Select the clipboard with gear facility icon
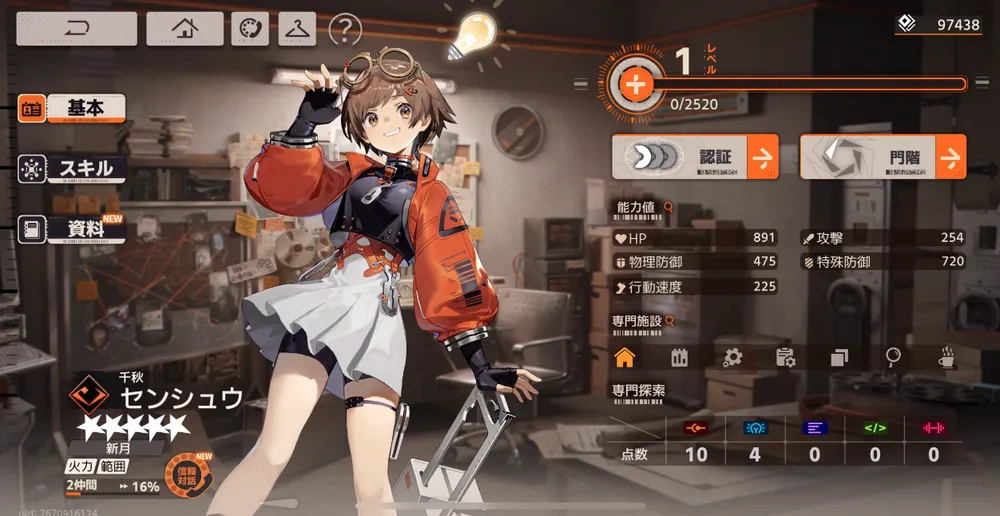 pos(786,357)
